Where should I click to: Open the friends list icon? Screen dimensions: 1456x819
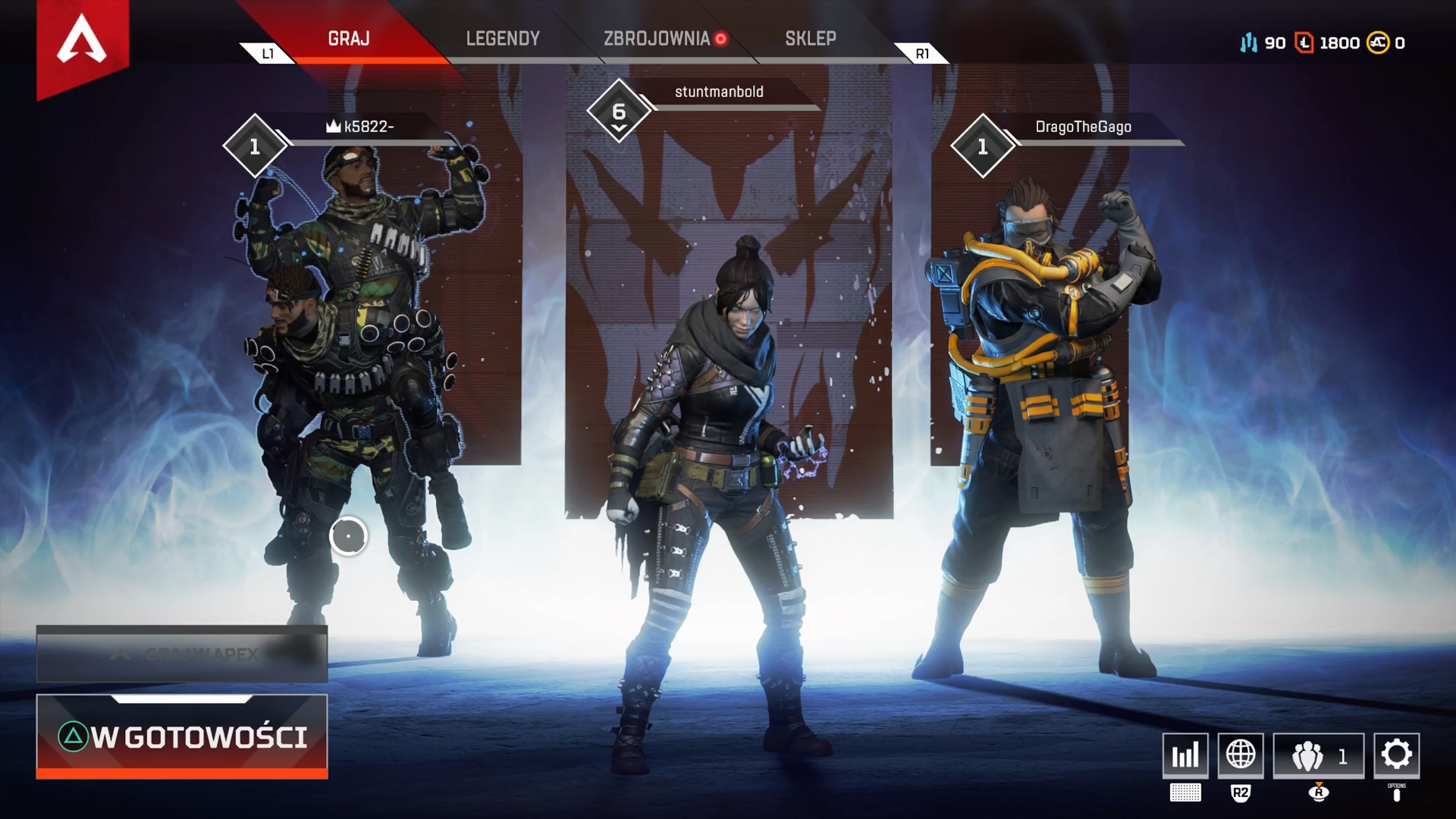(1318, 755)
